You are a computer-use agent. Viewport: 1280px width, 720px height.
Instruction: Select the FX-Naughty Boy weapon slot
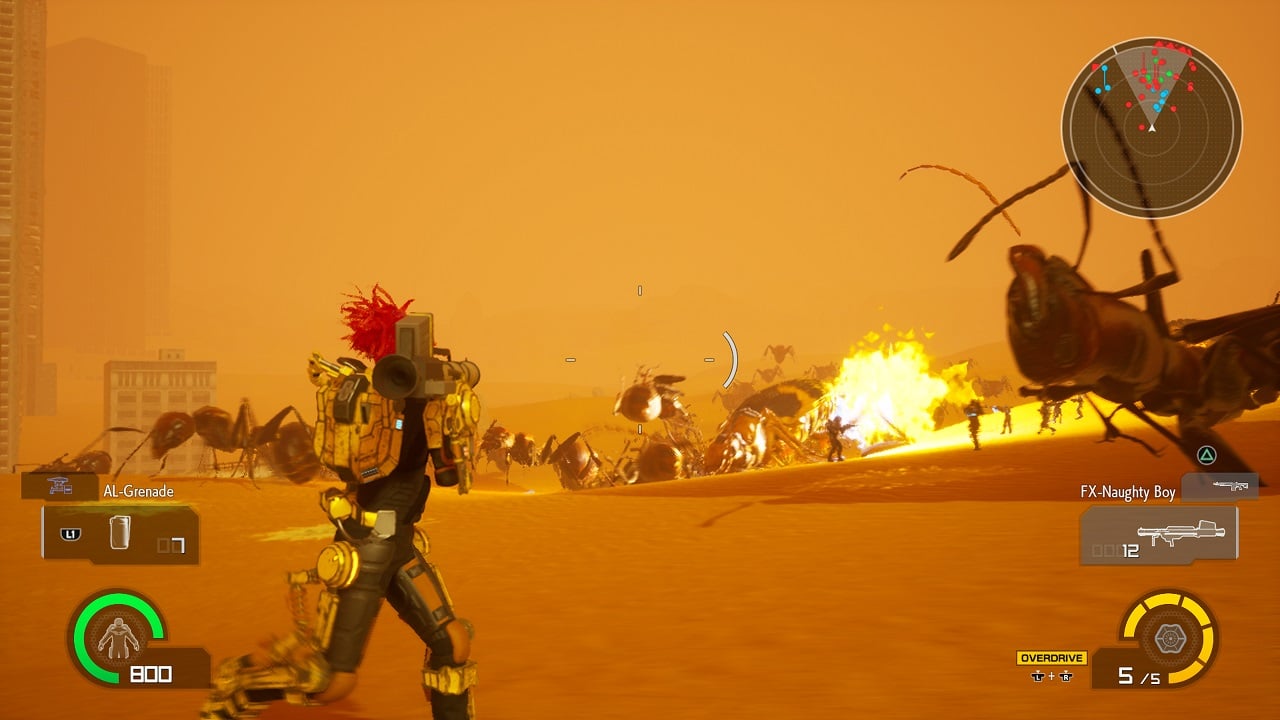pyautogui.click(x=1159, y=535)
